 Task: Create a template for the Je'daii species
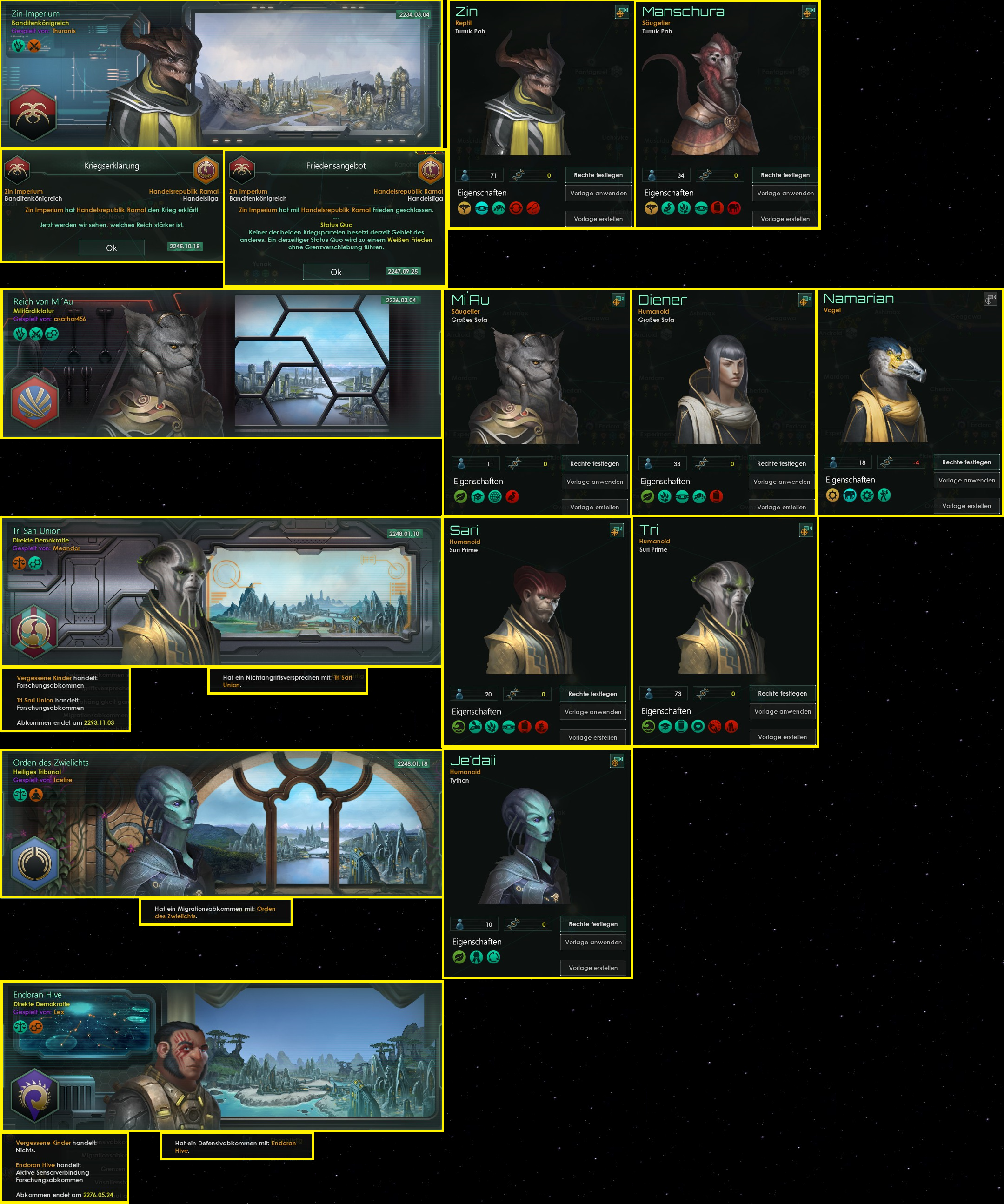point(593,968)
